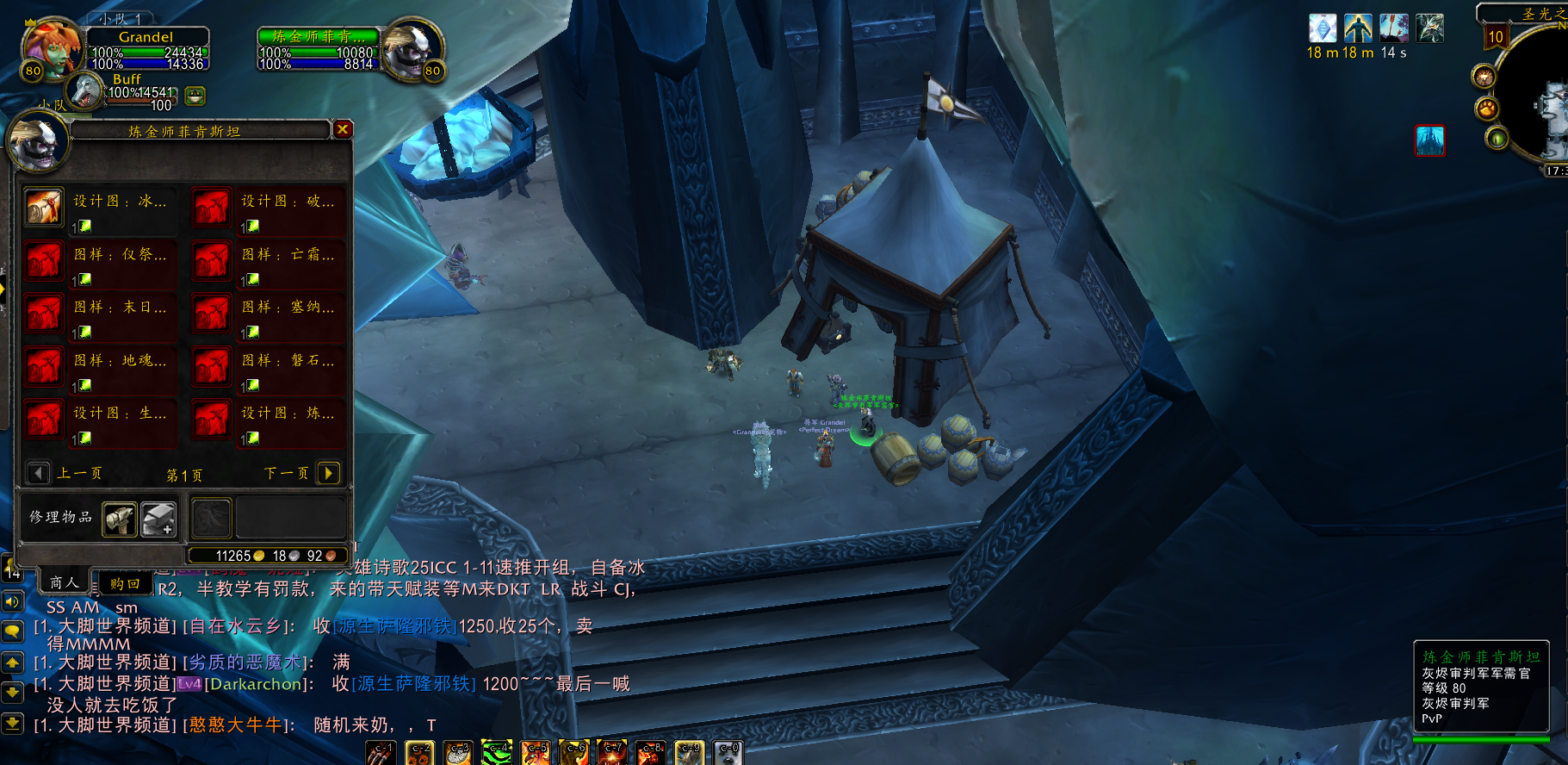Click the anvil repair-all button
Image resolution: width=1568 pixels, height=765 pixels.
[x=158, y=519]
